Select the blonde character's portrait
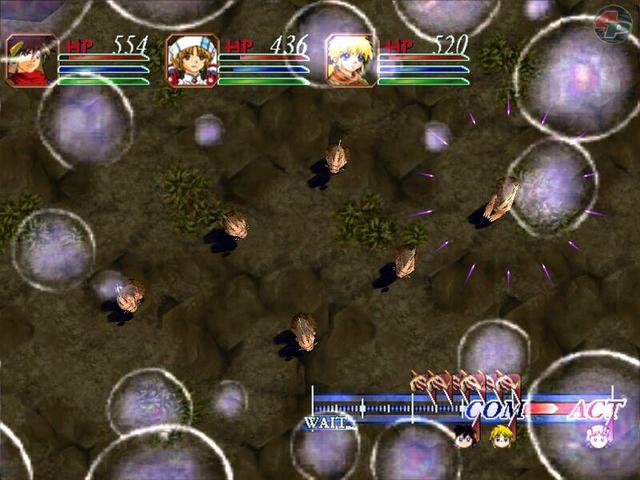Image resolution: width=640 pixels, height=480 pixels. click(x=351, y=61)
